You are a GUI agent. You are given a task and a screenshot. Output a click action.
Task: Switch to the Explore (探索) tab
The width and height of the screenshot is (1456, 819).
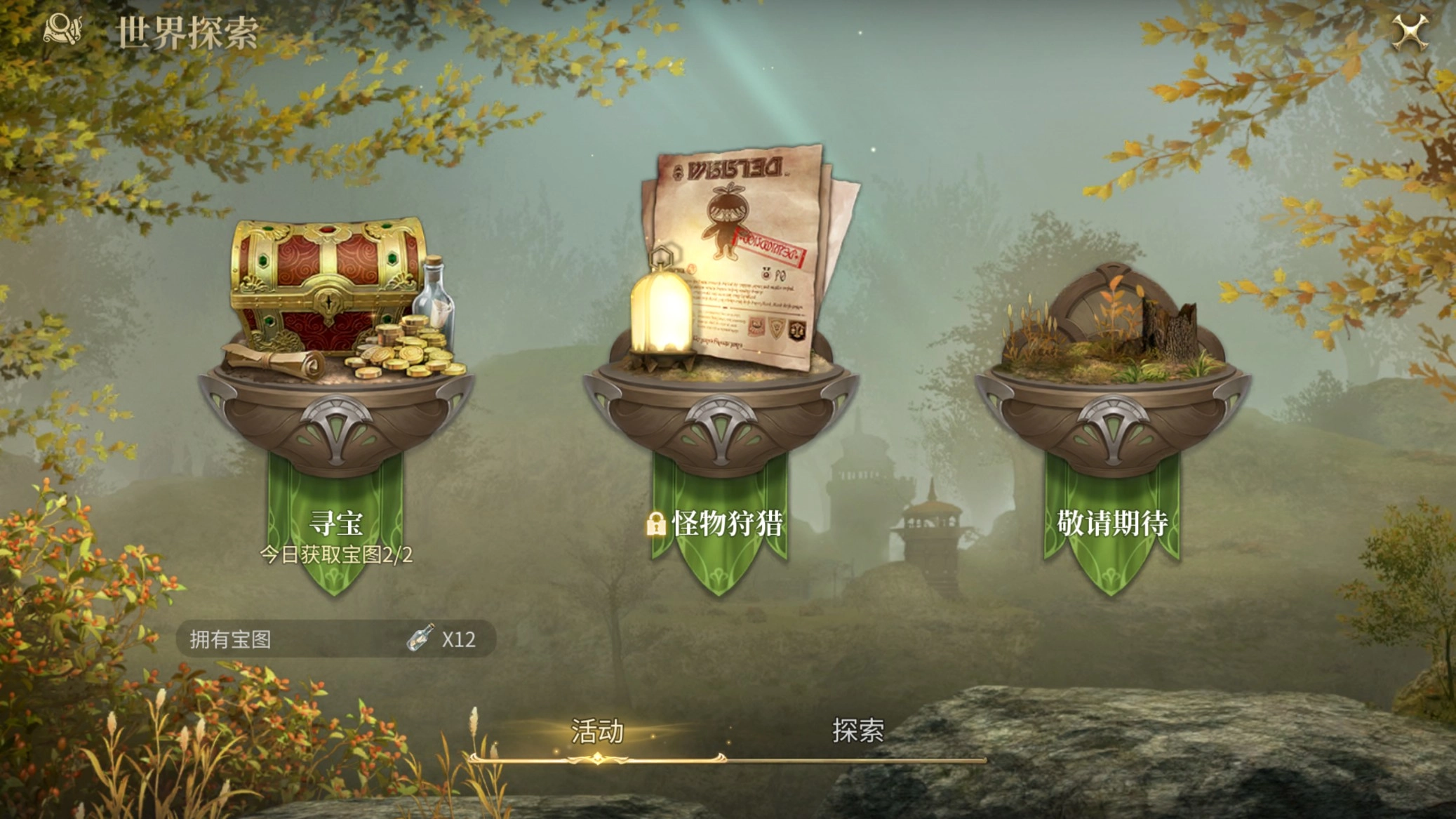click(857, 731)
